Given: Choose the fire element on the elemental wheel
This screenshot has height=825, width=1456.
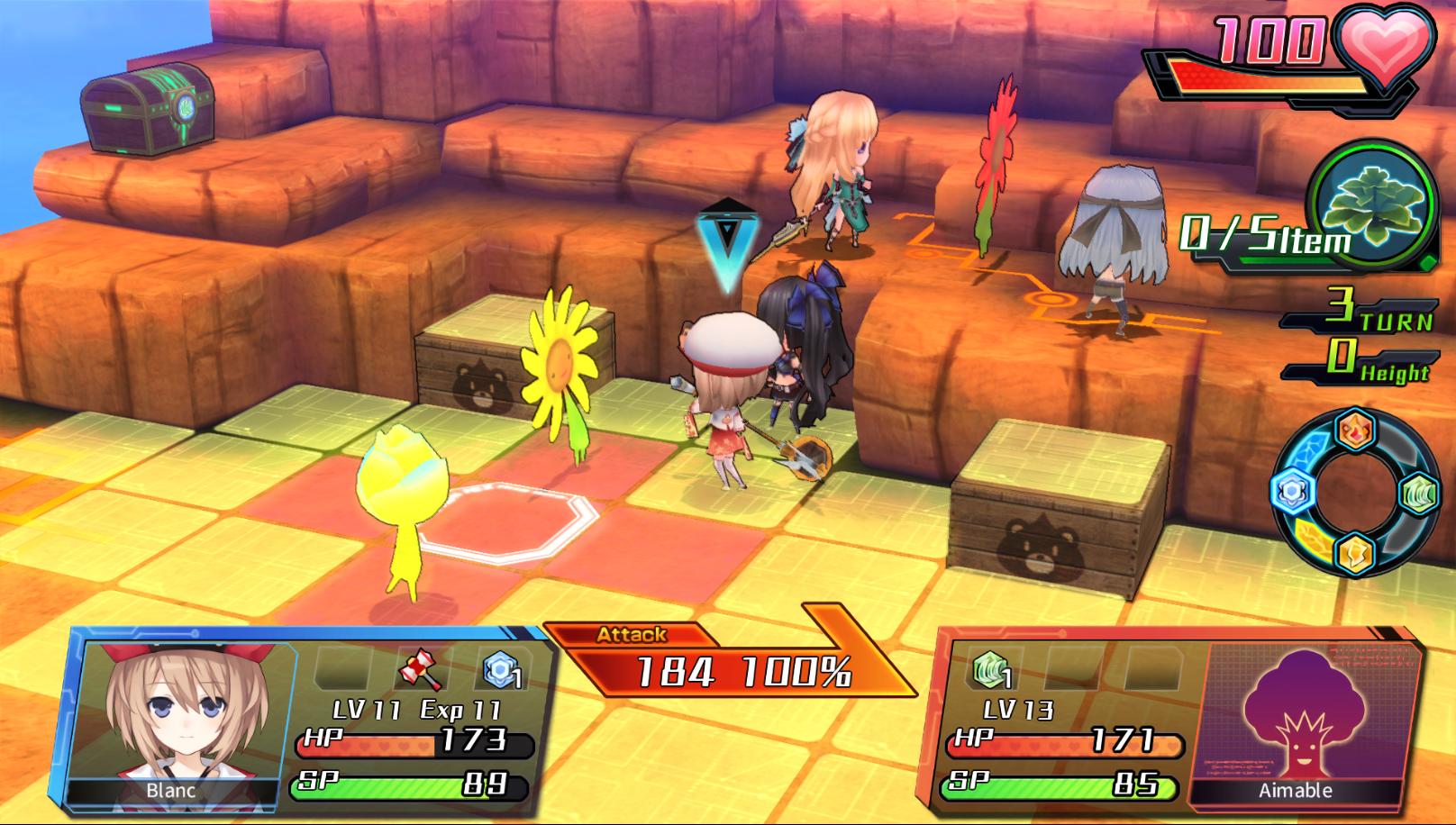Looking at the screenshot, I should click(1354, 432).
